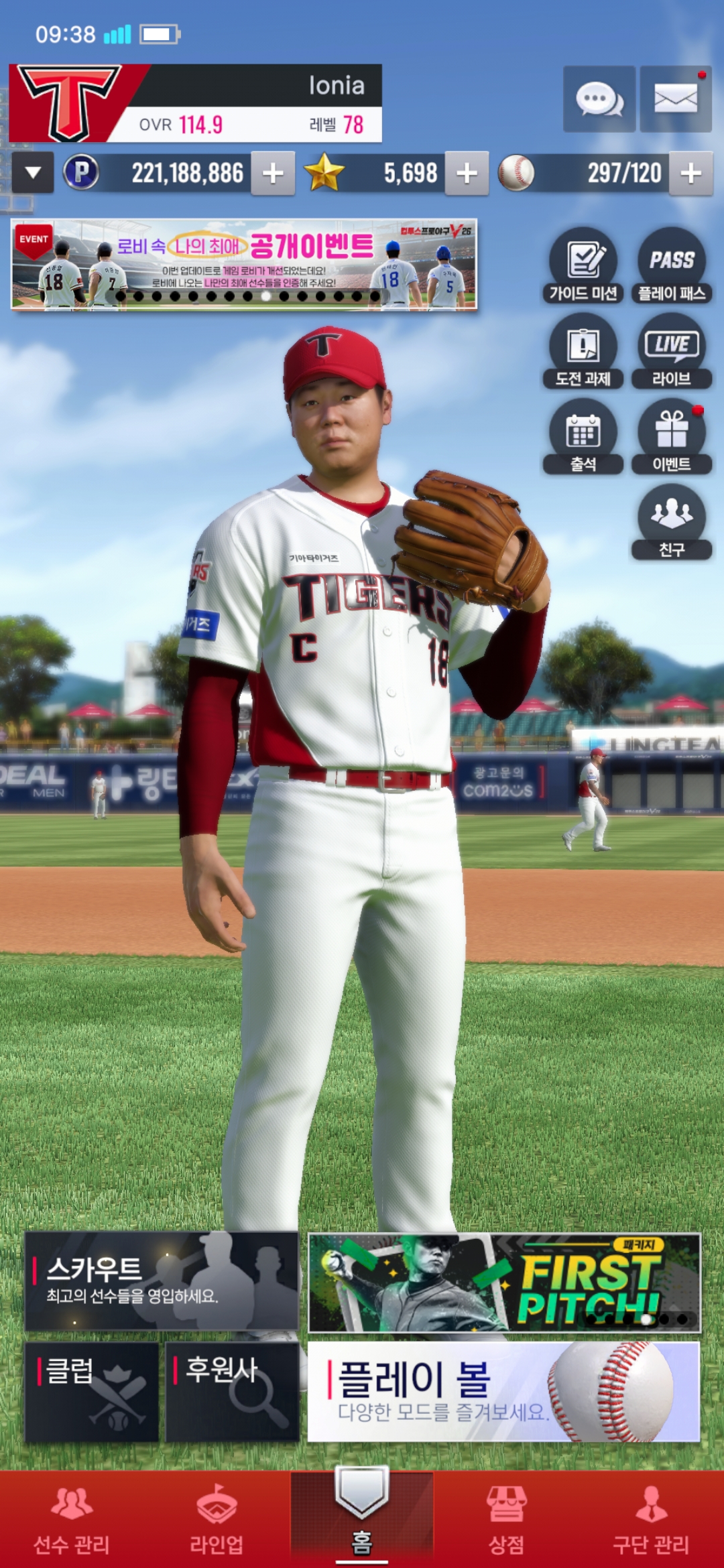Open the mailbox envelope icon
724x1568 pixels.
(x=675, y=99)
